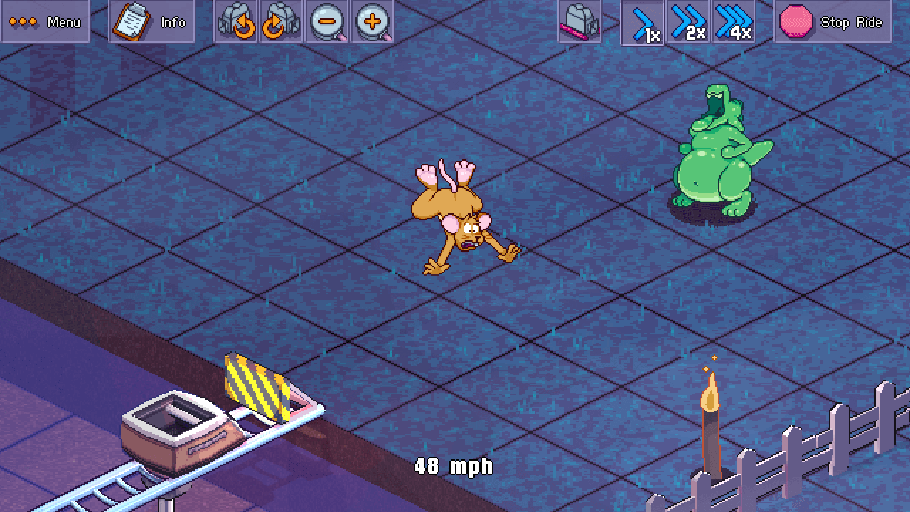Set game speed to 2x
This screenshot has width=910, height=512.
(x=689, y=21)
